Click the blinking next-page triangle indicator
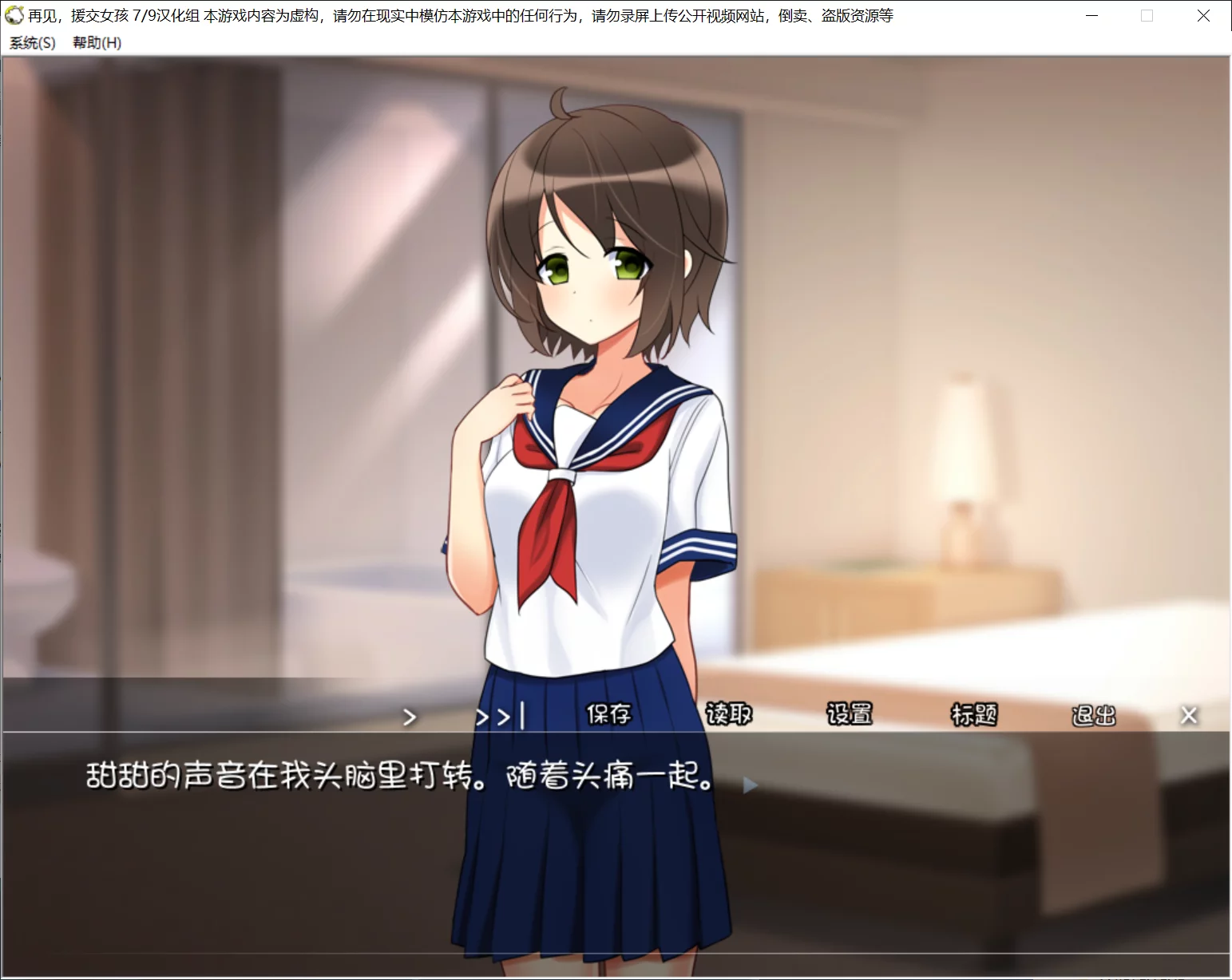 click(x=749, y=784)
